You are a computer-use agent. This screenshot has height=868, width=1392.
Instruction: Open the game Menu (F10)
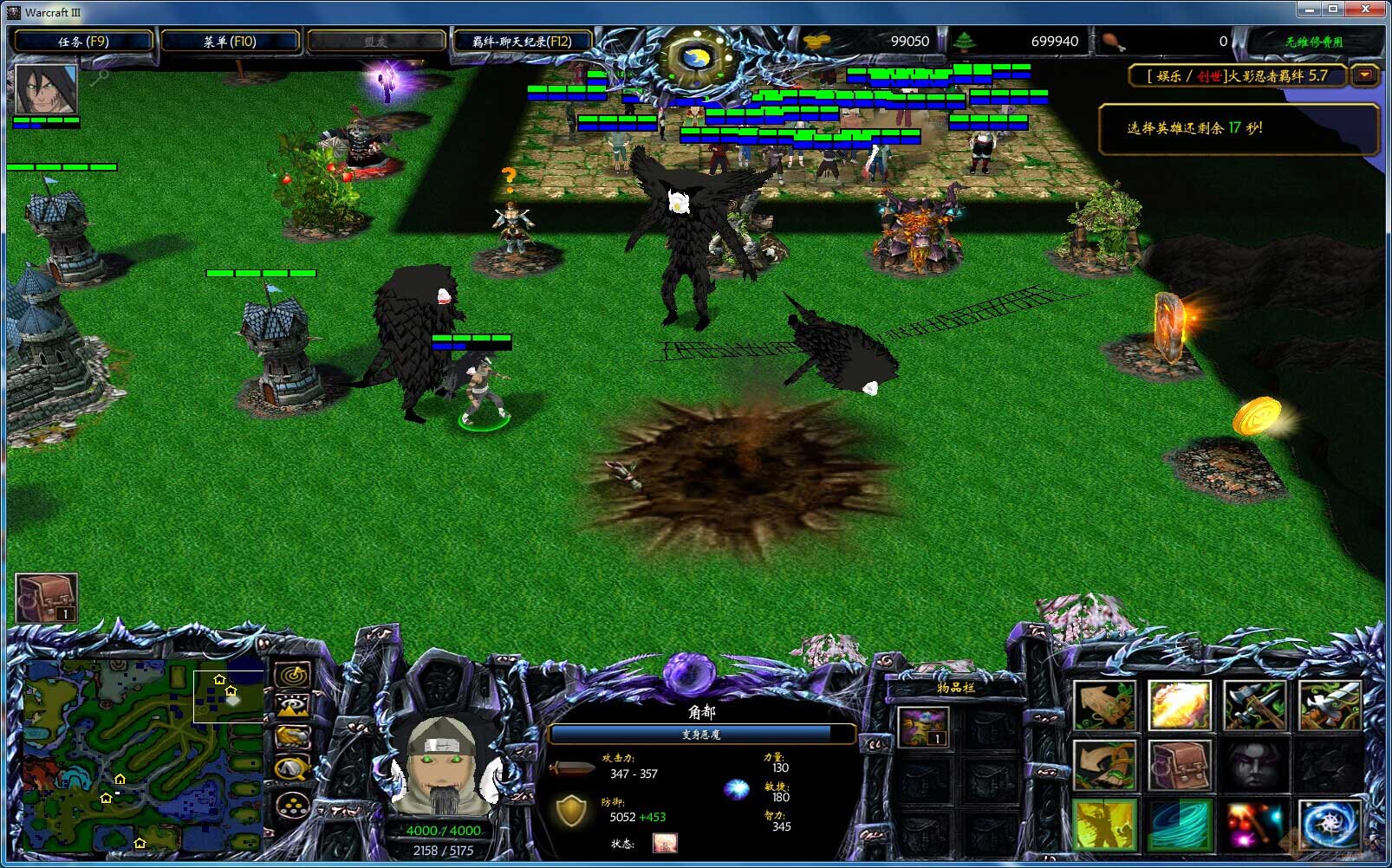pyautogui.click(x=230, y=41)
